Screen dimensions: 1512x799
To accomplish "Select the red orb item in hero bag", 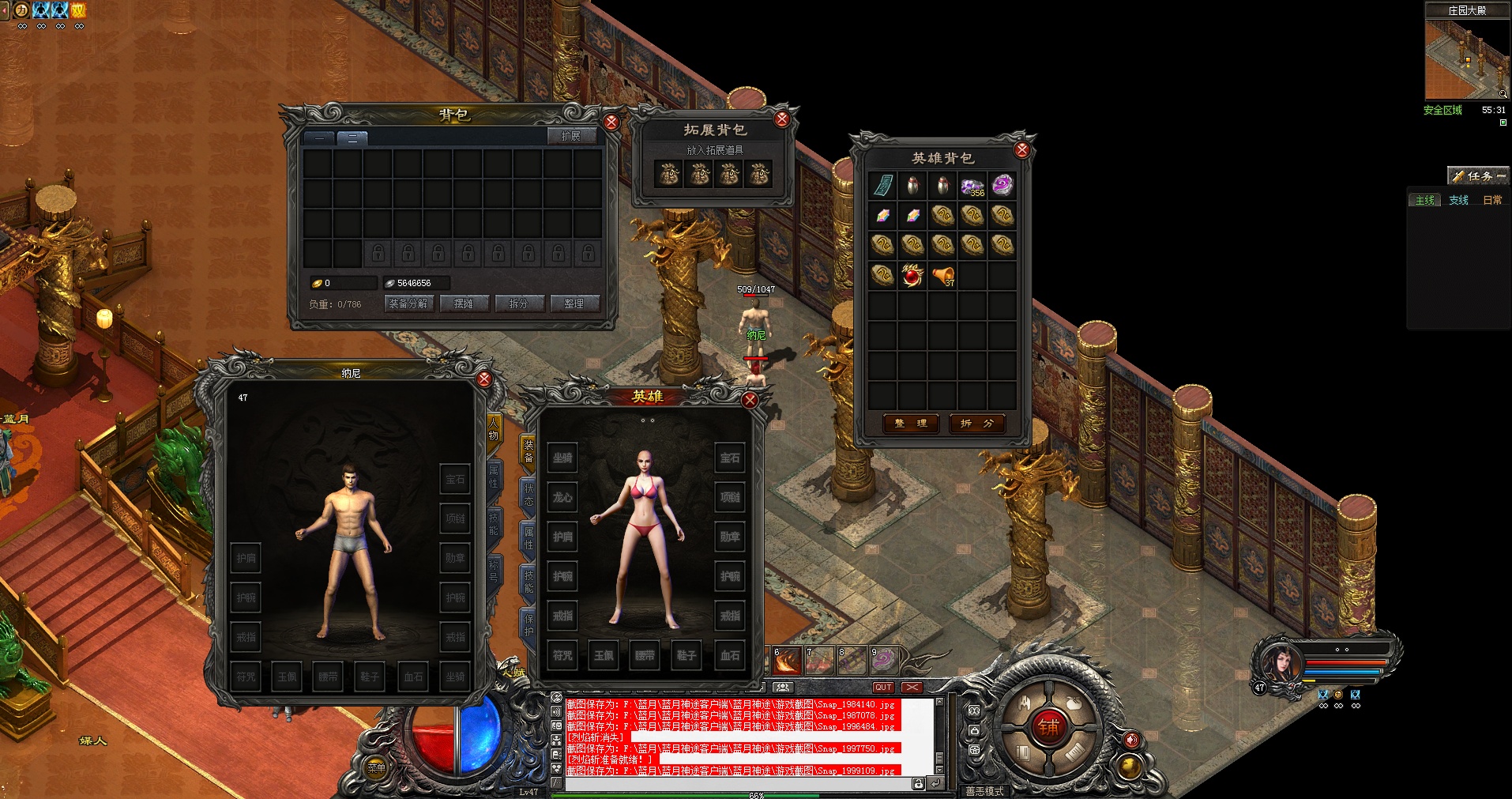I will tap(912, 276).
